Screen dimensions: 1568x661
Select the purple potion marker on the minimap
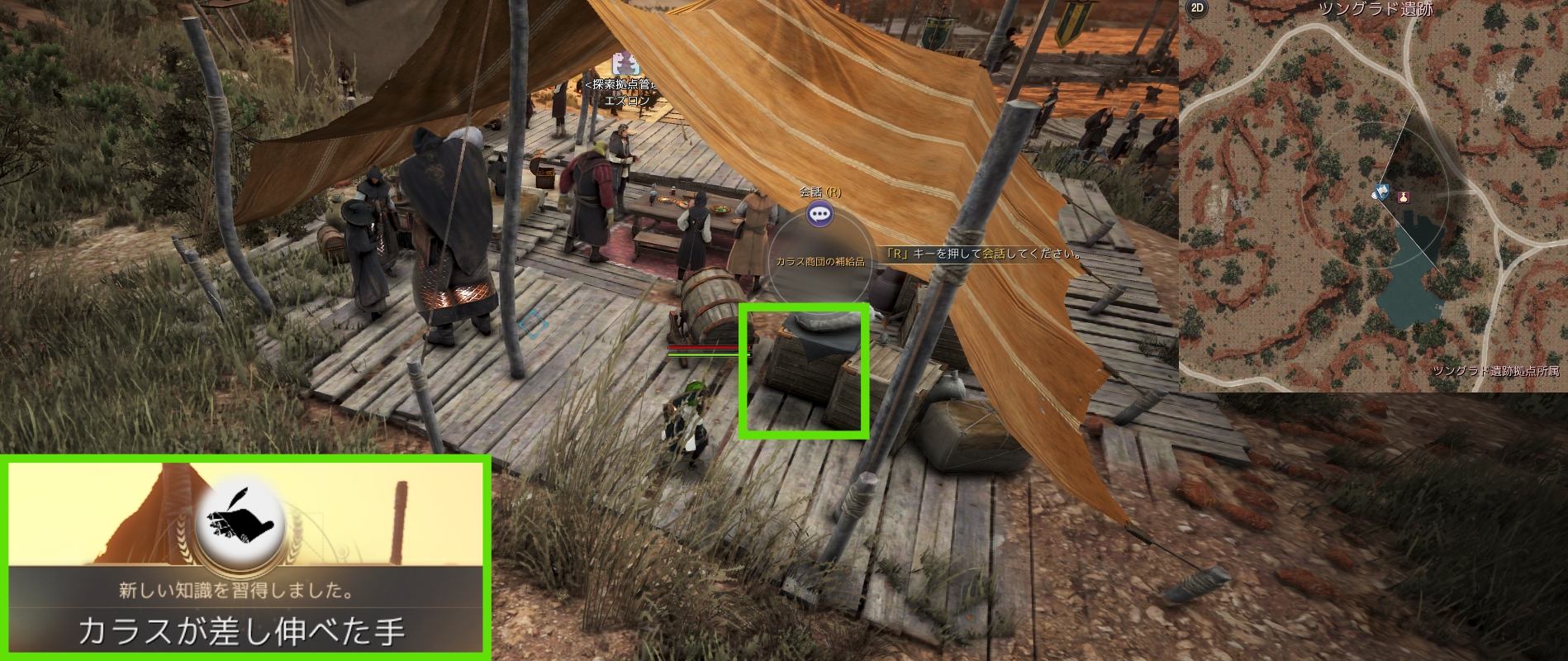pos(1403,197)
